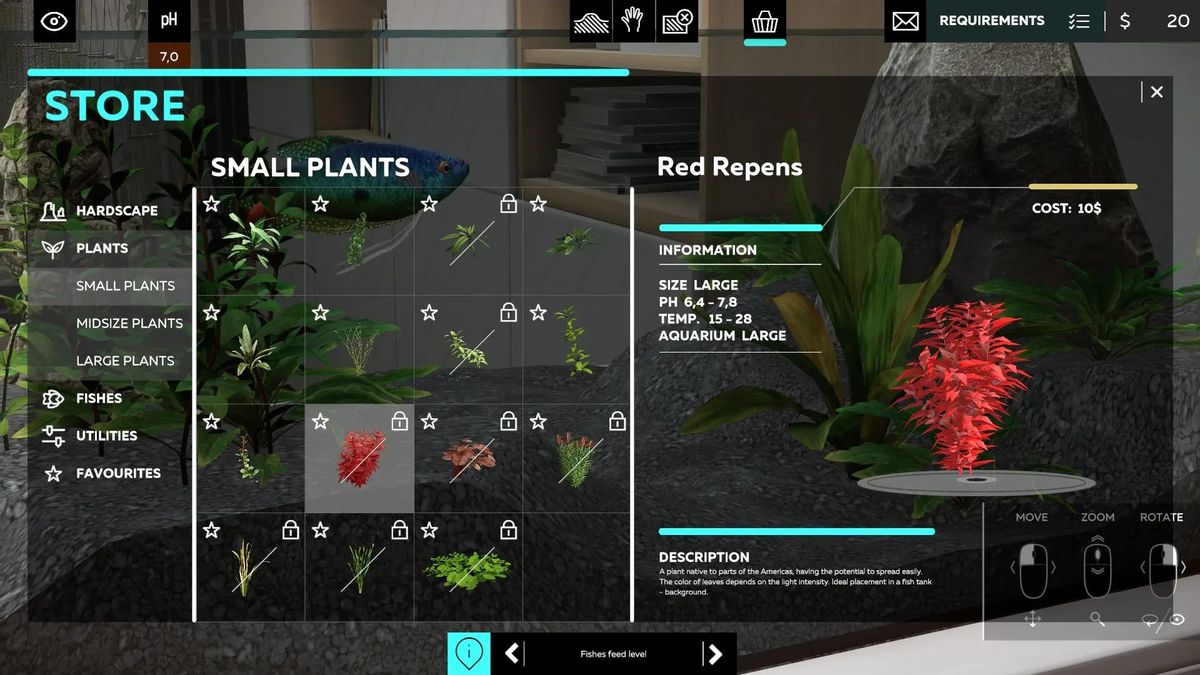
Task: Open the Requirements panel
Action: coord(991,21)
